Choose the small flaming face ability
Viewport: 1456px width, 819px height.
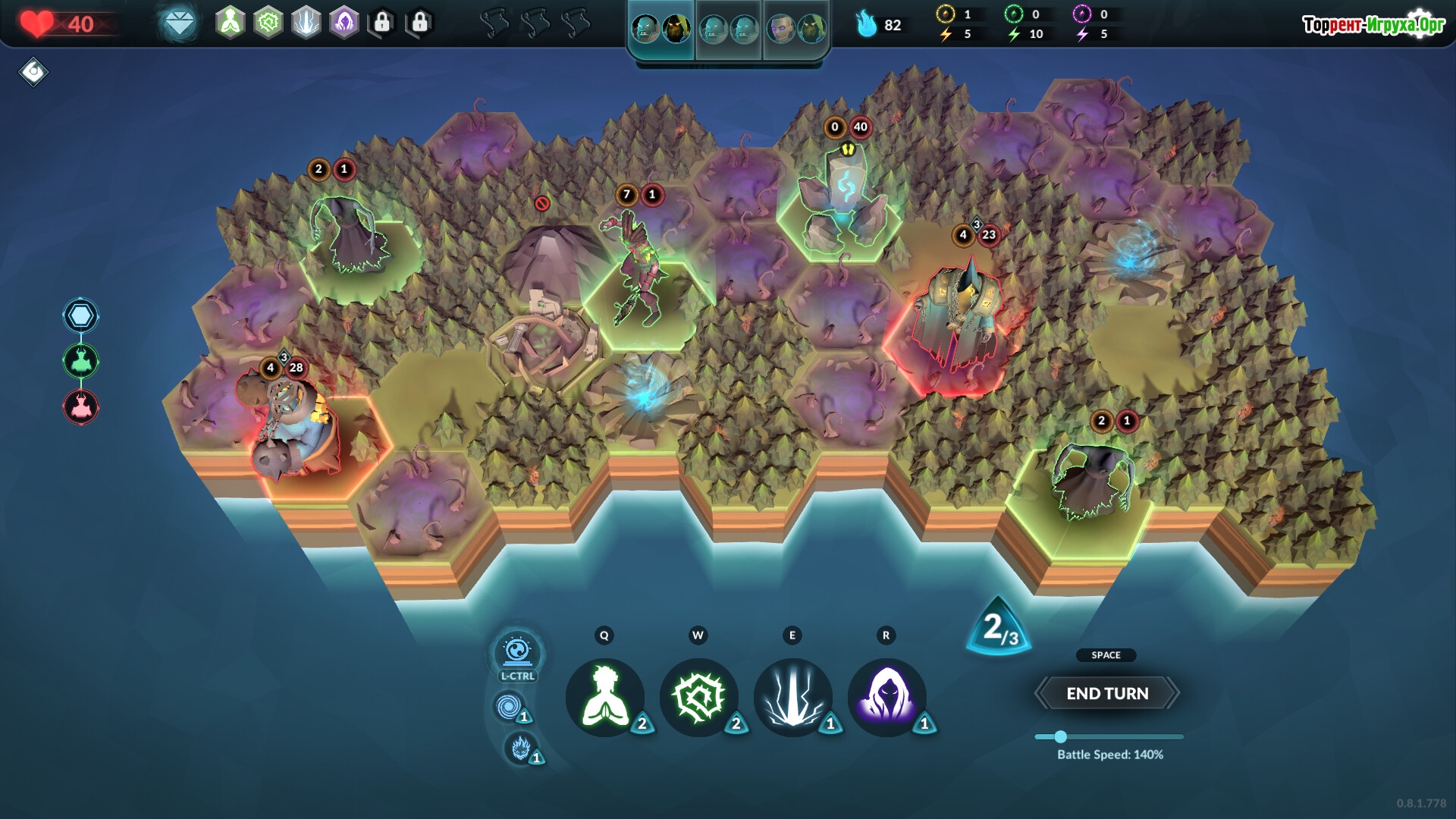click(520, 748)
